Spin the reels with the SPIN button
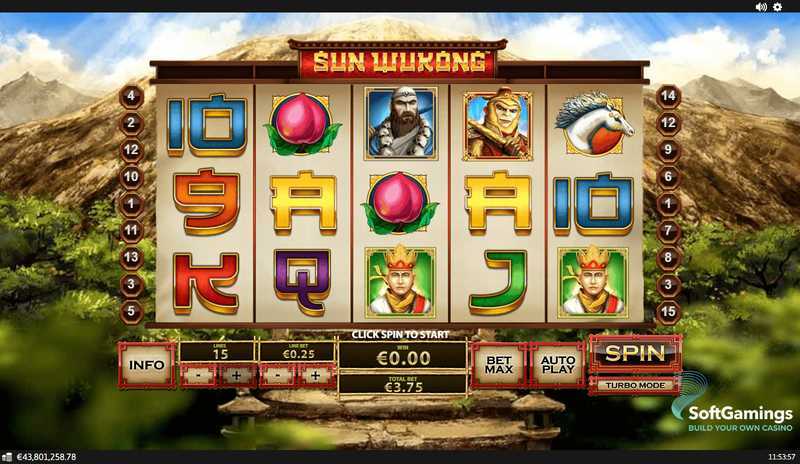800x464 pixels. tap(635, 353)
